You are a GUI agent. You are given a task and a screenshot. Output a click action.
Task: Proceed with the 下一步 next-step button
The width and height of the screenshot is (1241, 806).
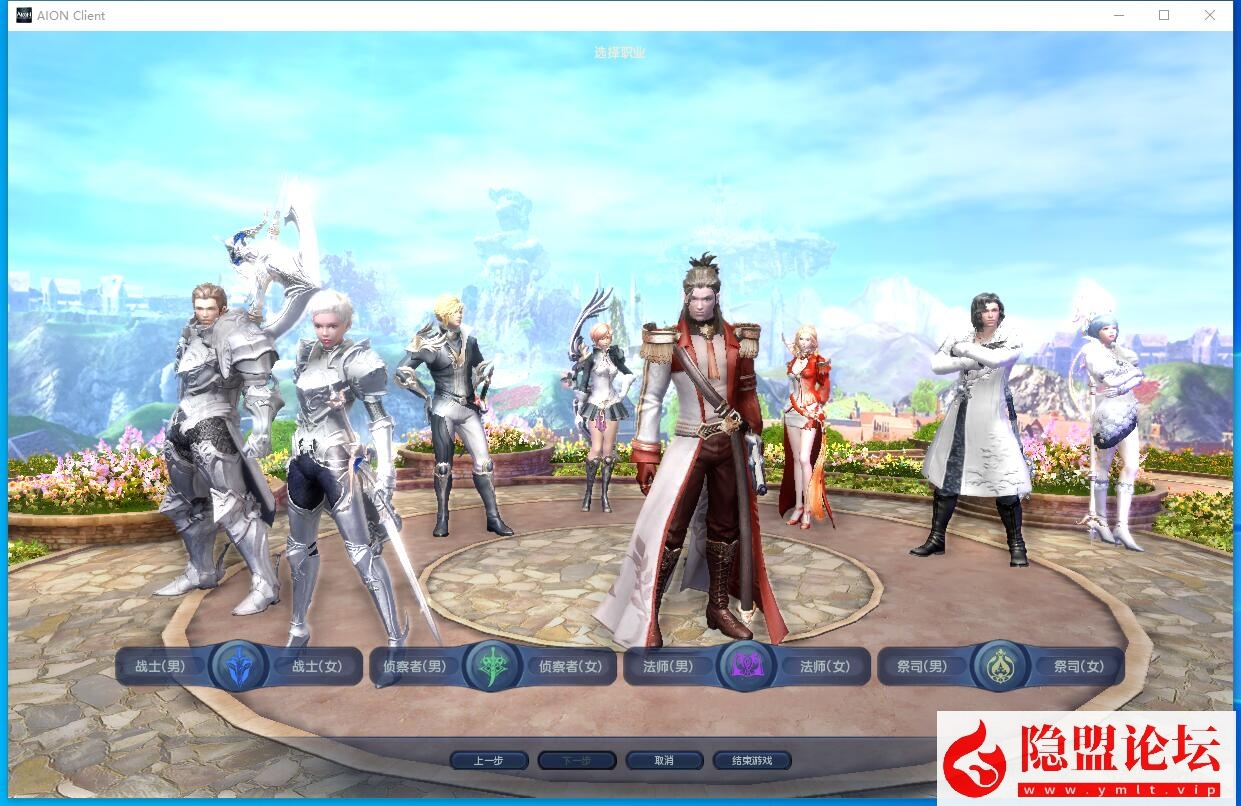pos(576,761)
